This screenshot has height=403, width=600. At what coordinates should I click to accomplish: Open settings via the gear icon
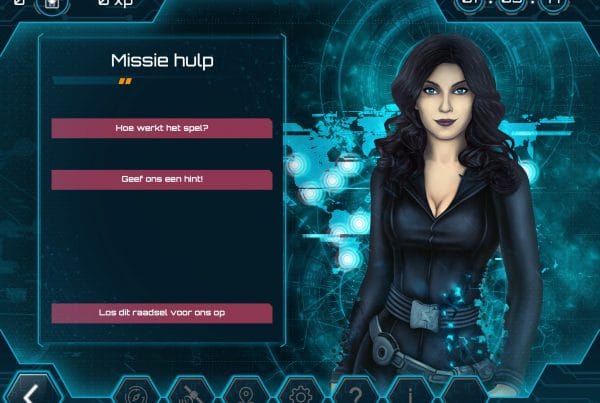pos(297,392)
